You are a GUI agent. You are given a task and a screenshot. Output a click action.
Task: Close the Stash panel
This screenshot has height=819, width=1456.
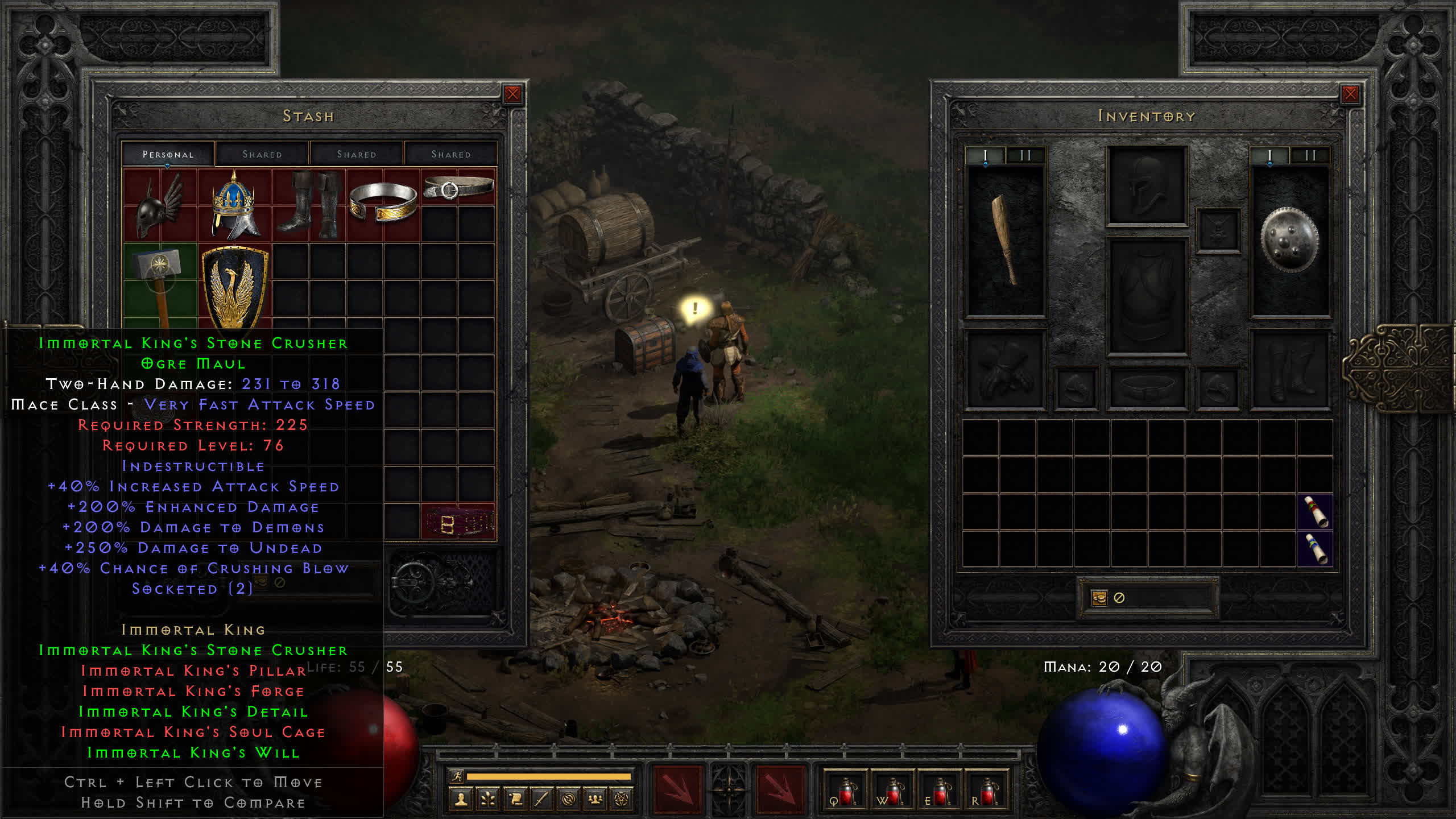coord(512,94)
